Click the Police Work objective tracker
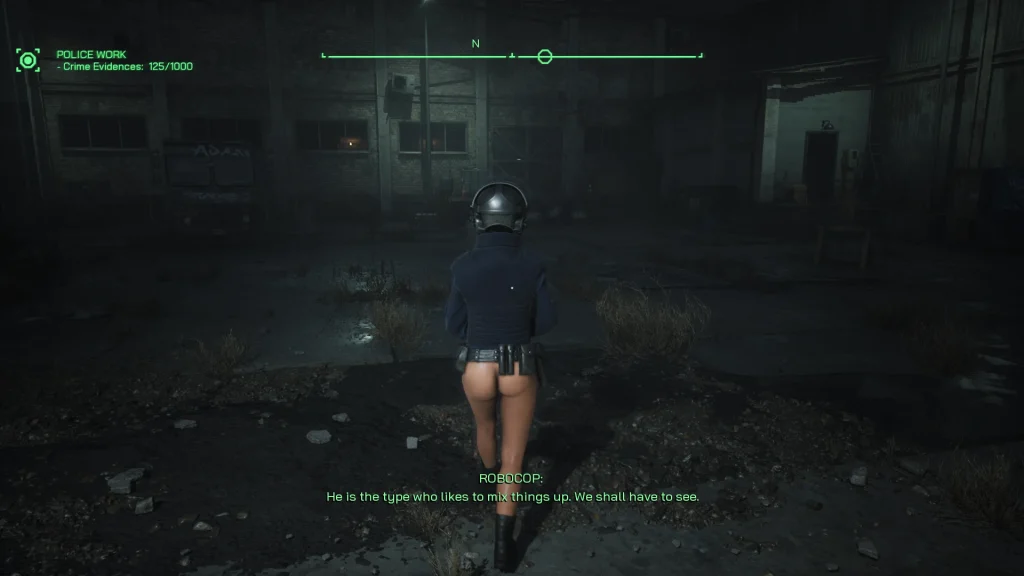The height and width of the screenshot is (576, 1024). tap(124, 60)
